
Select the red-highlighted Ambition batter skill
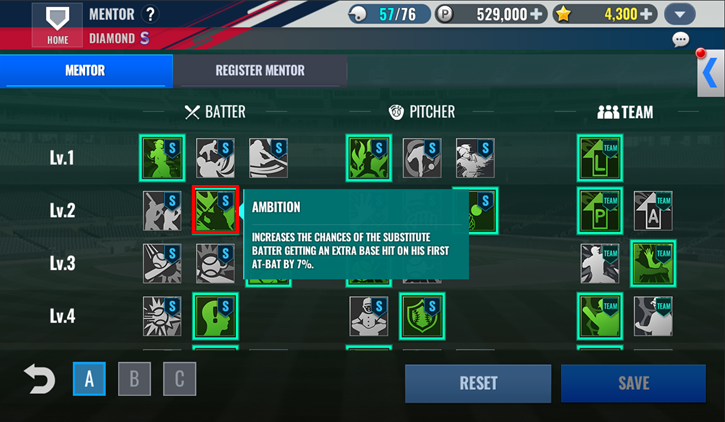click(215, 210)
